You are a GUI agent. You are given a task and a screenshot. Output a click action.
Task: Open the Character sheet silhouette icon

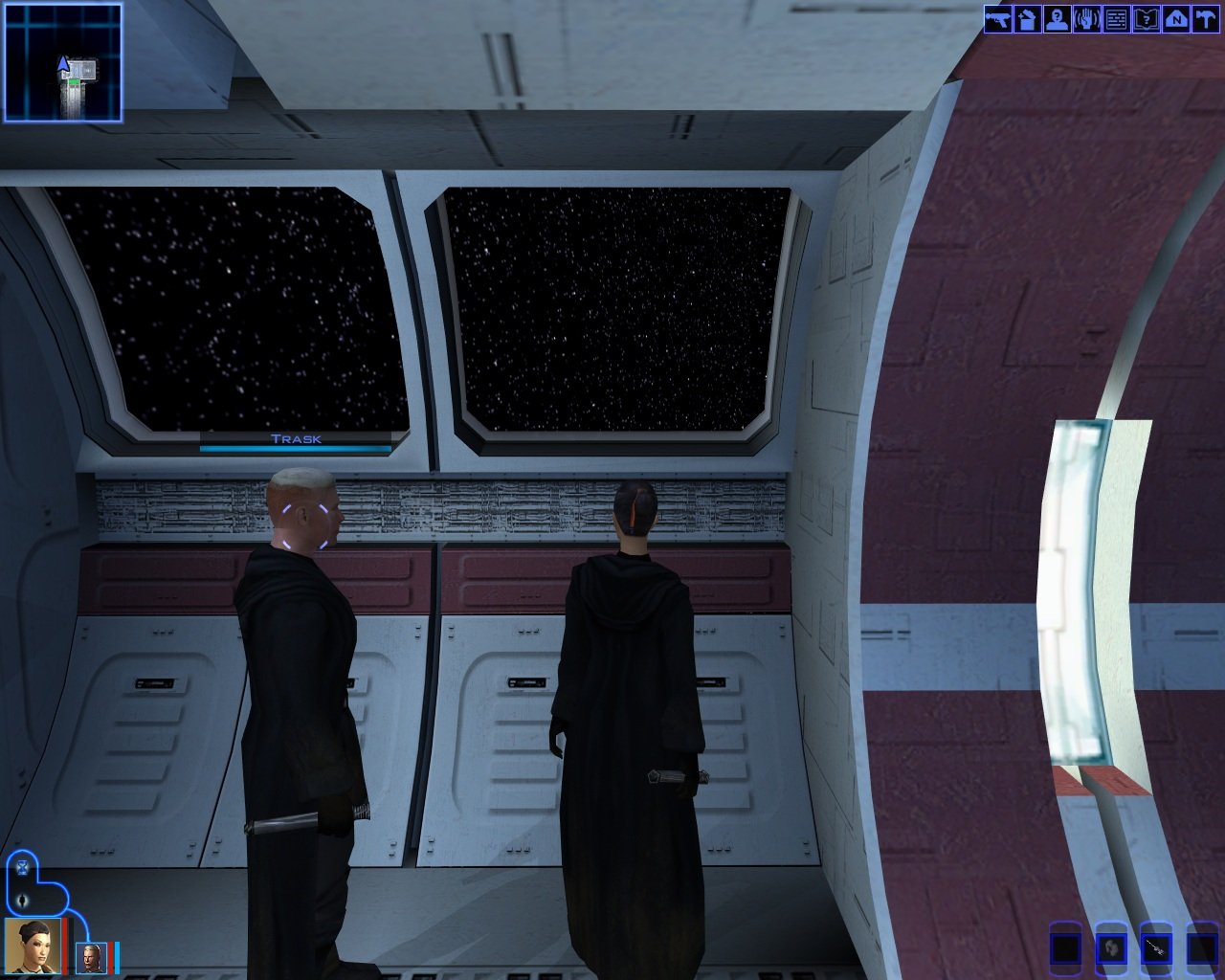[x=1057, y=19]
